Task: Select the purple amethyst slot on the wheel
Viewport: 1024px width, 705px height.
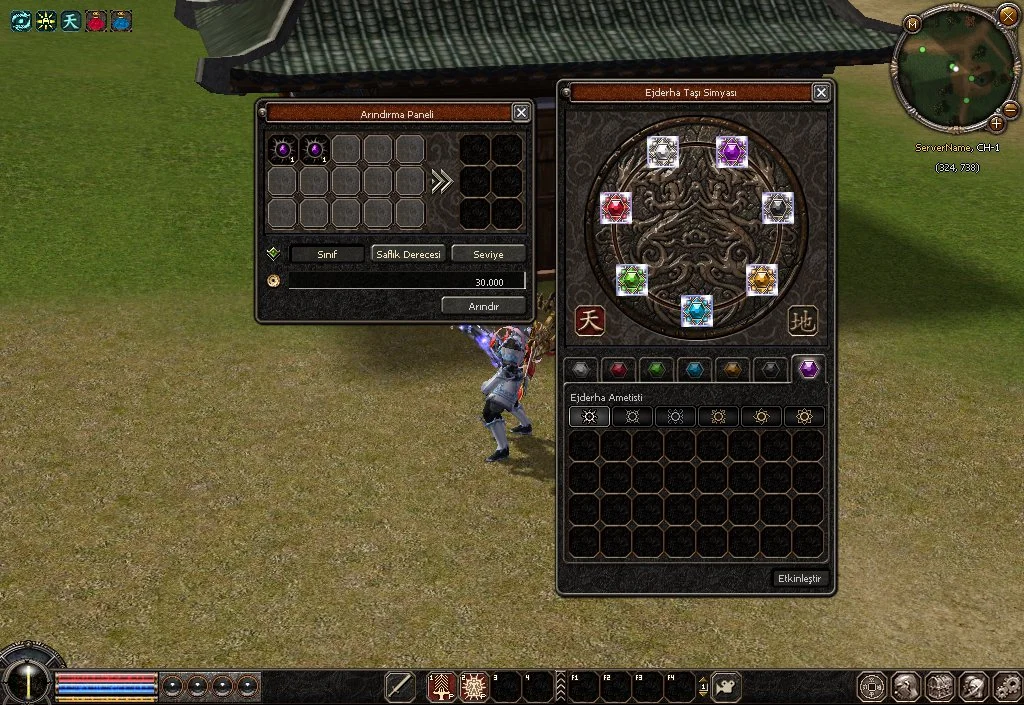Action: pos(732,152)
